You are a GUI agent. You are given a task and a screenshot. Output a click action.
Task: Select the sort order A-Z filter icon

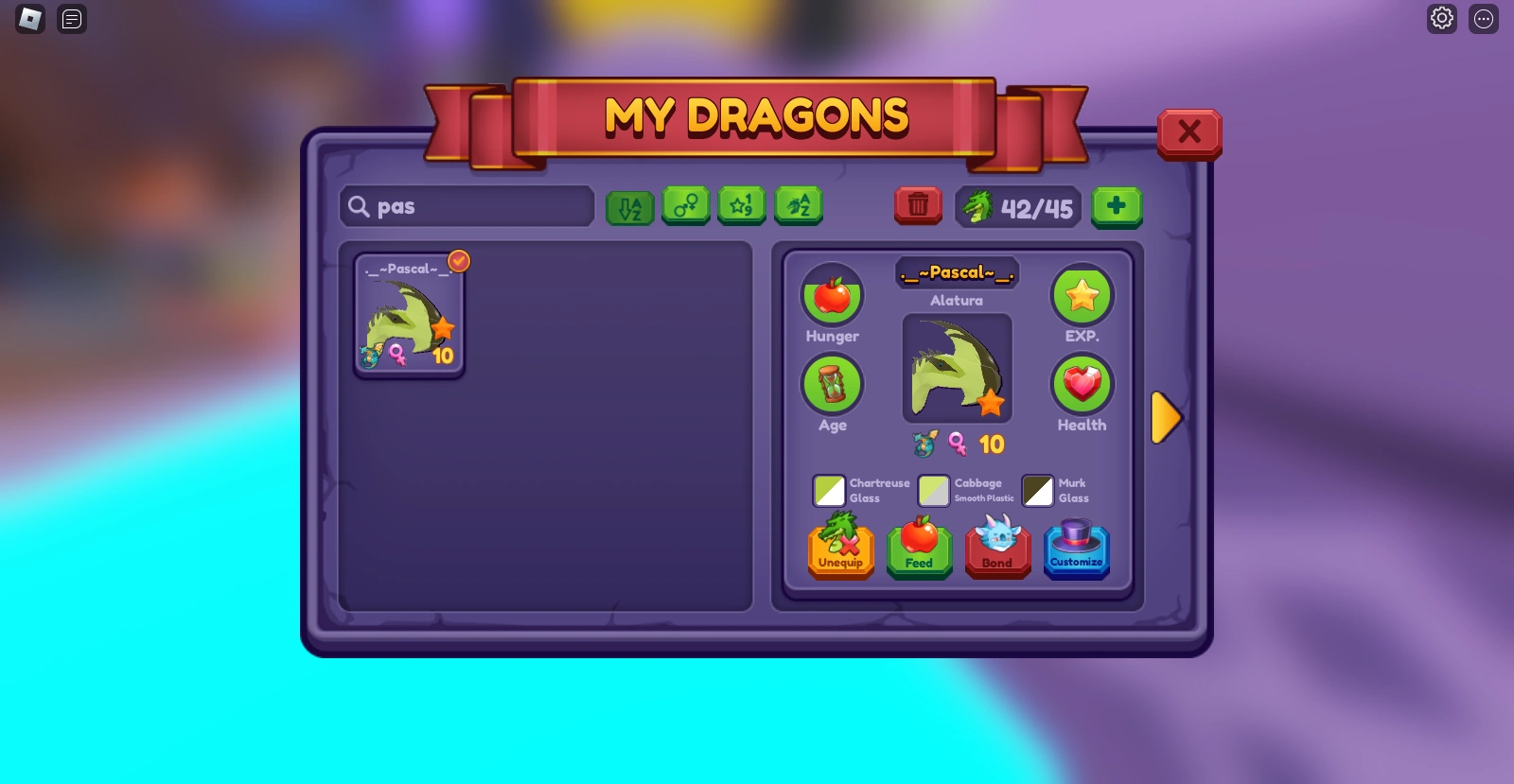629,205
